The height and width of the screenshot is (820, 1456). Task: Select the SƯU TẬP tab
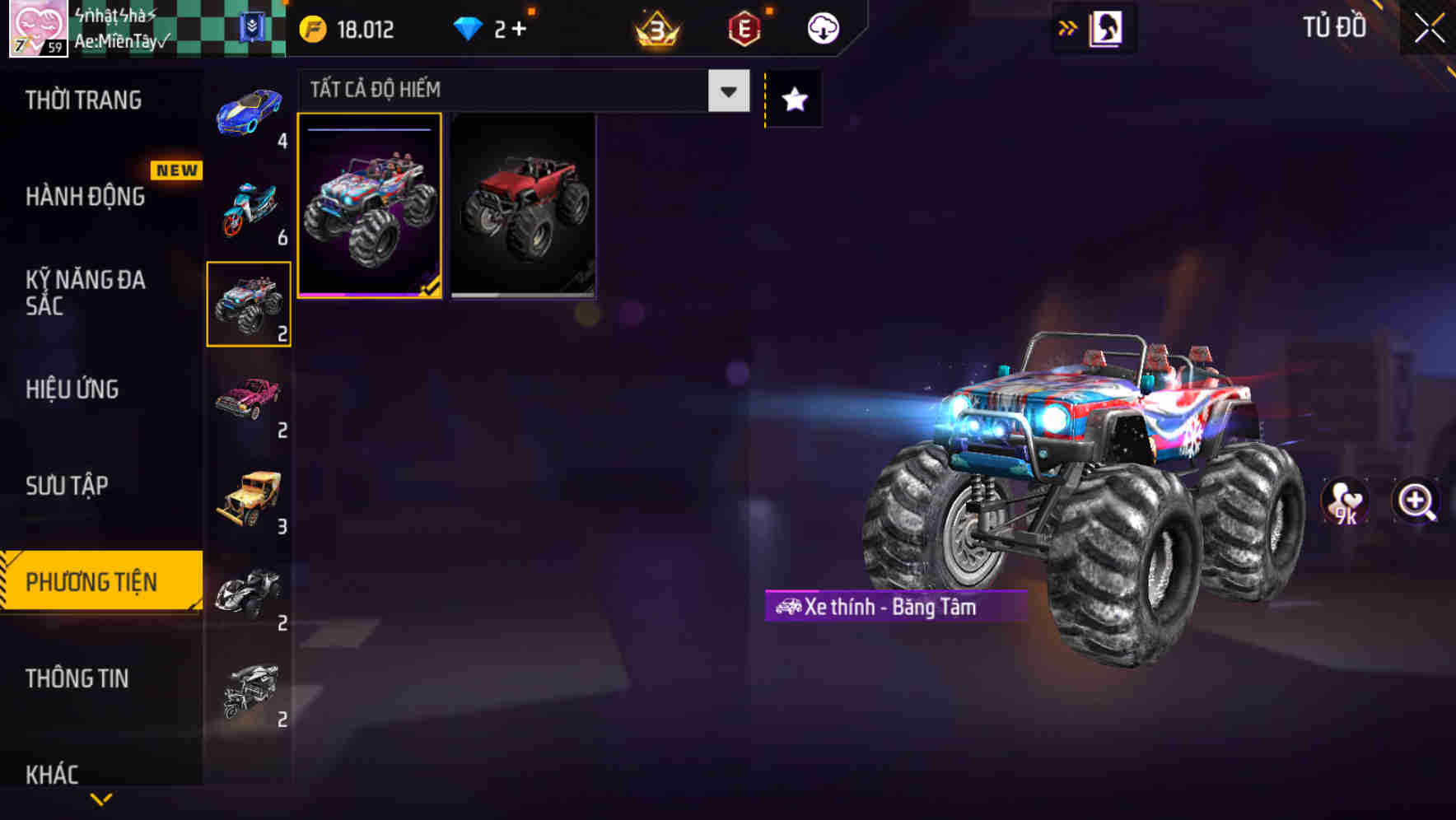66,486
